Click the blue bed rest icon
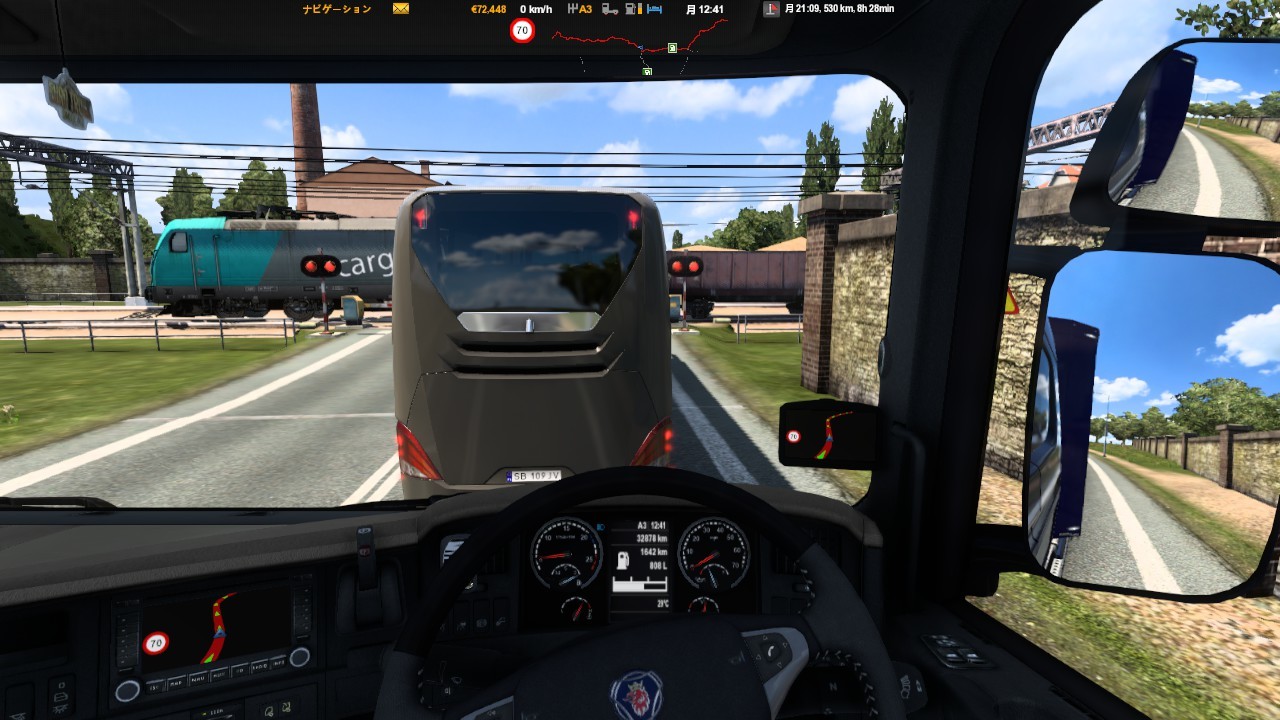Screen dimensions: 1280x720 (x=654, y=9)
